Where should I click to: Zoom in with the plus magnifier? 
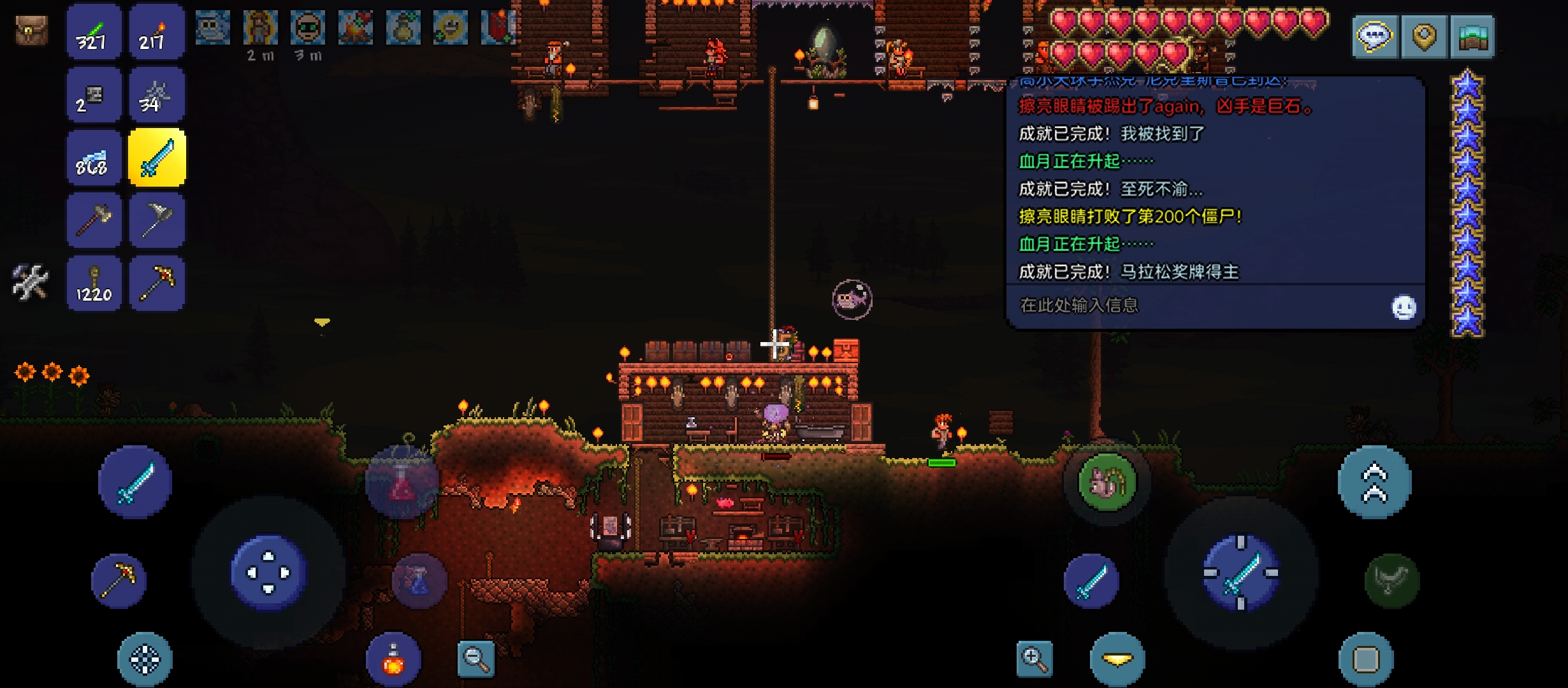tap(1034, 659)
